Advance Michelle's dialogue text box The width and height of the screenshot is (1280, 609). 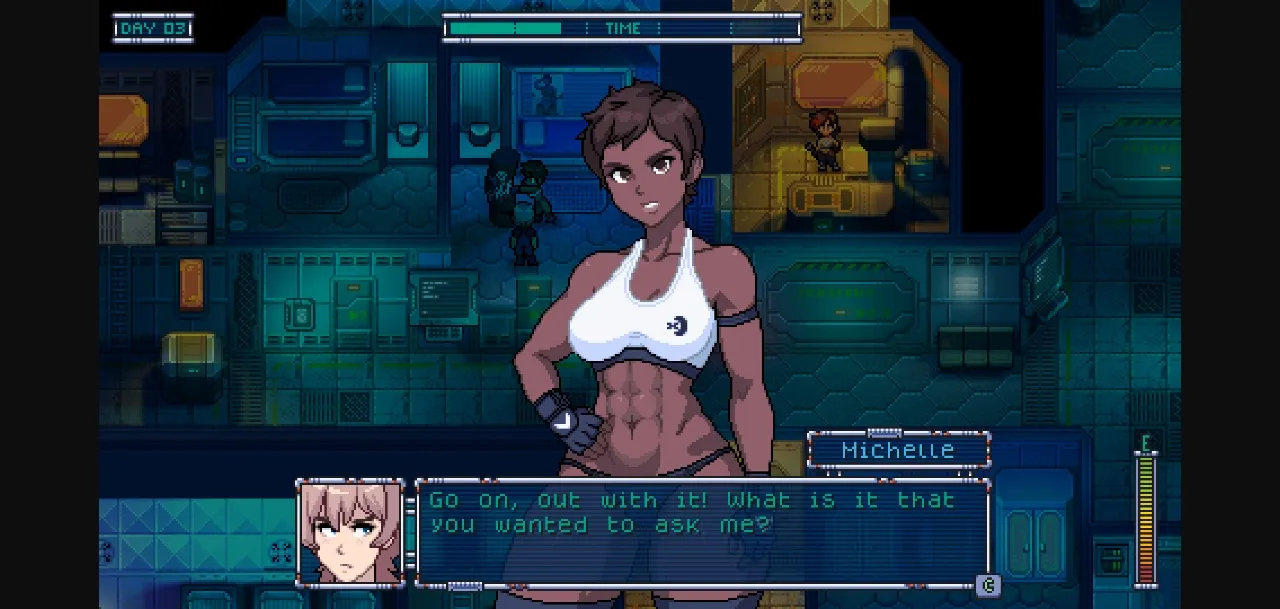pos(987,585)
